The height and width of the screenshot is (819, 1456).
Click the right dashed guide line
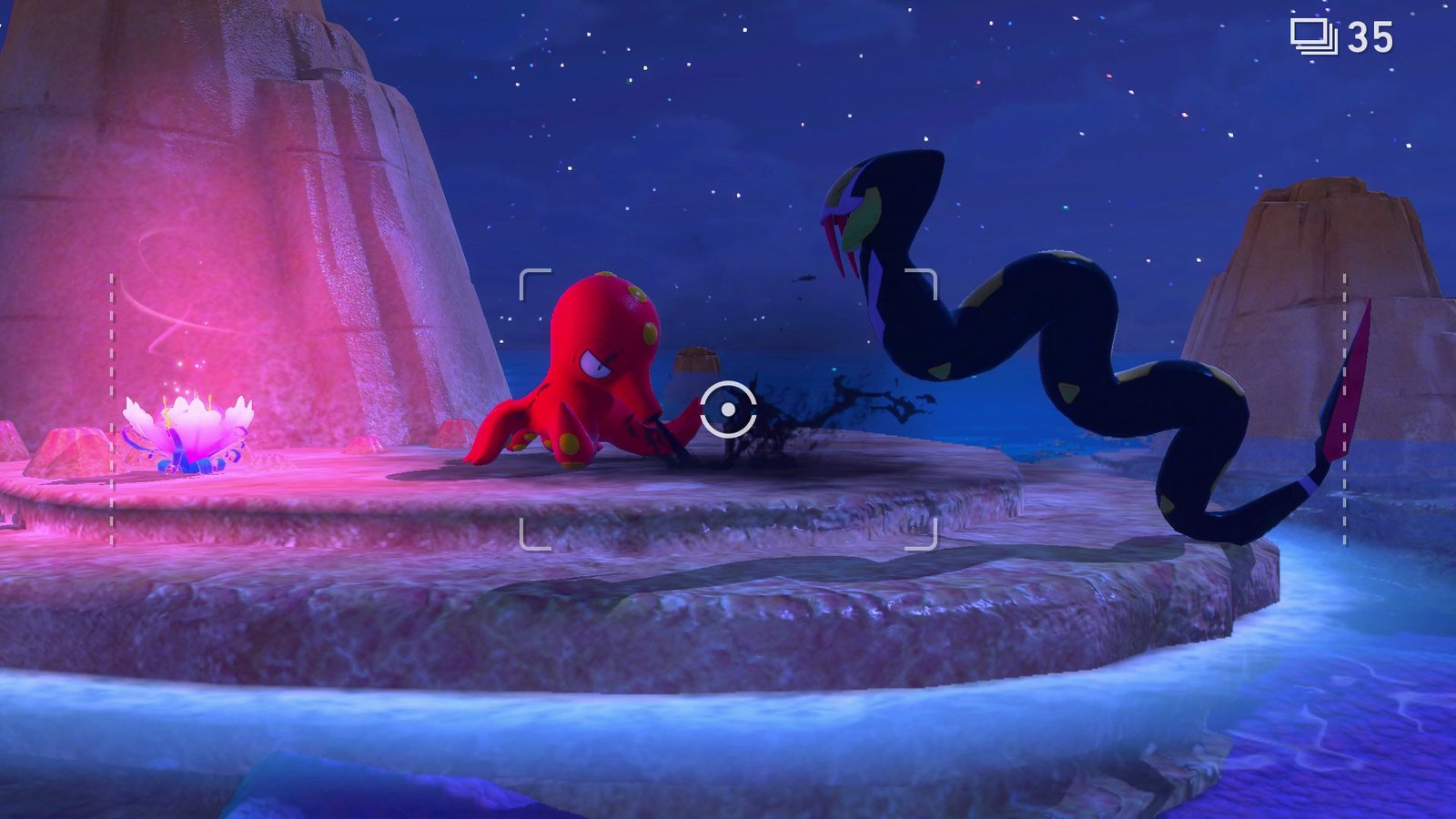(x=1345, y=409)
